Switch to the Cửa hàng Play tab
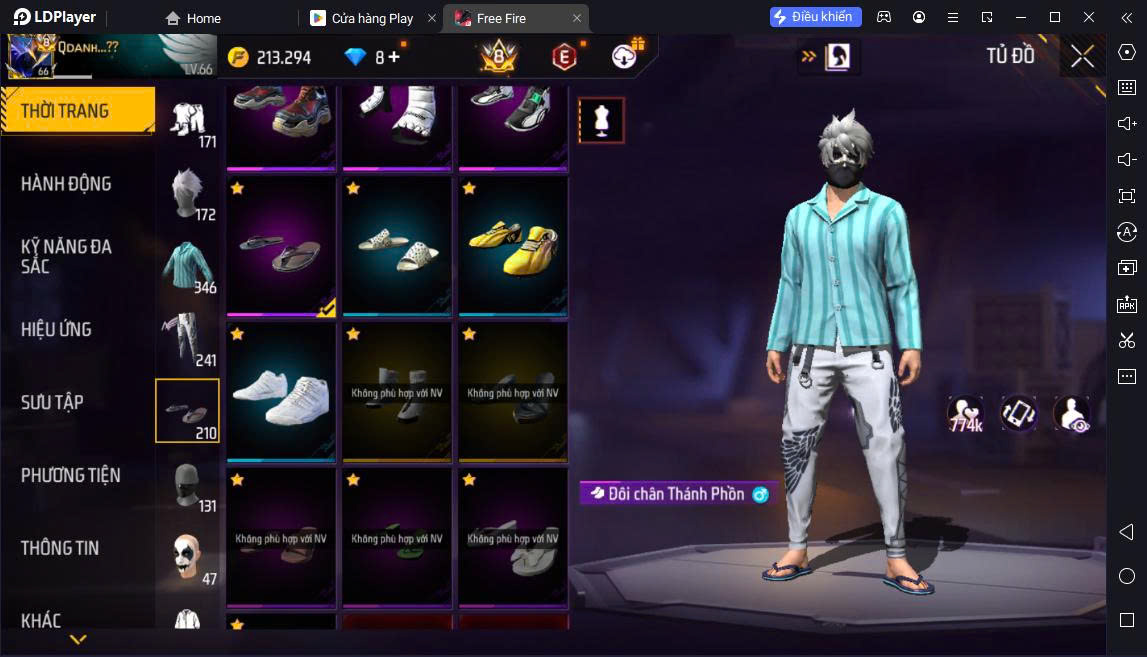1147x657 pixels. pos(372,18)
